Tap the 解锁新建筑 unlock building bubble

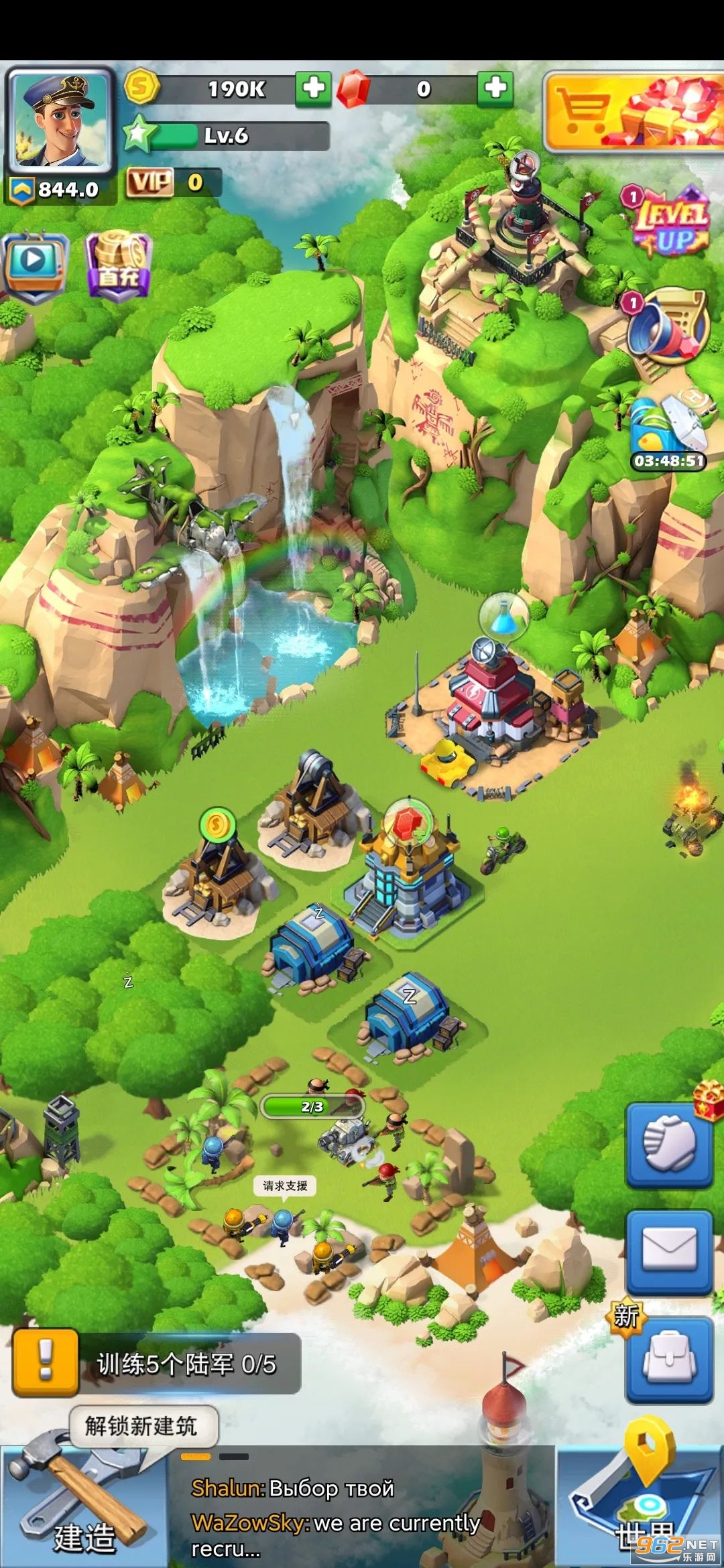(x=142, y=1426)
